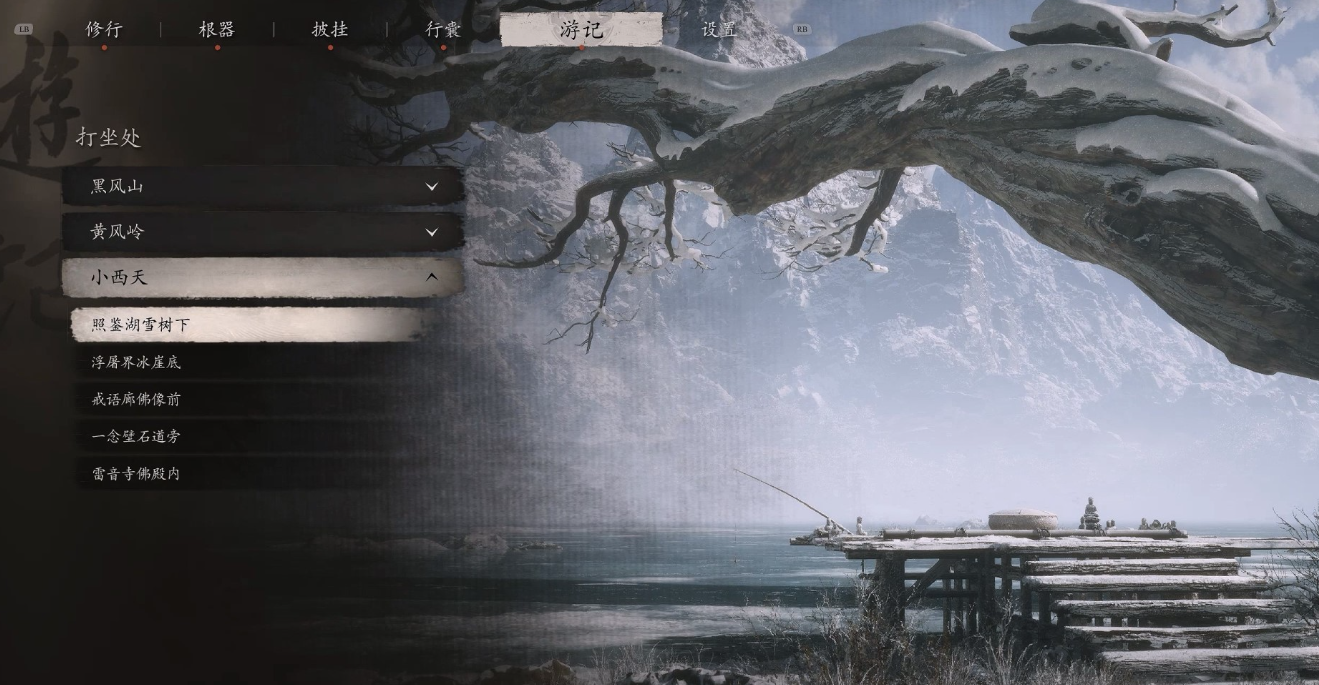Viewport: 1319px width, 685px height.
Task: Open the 设置 tab
Action: point(719,30)
